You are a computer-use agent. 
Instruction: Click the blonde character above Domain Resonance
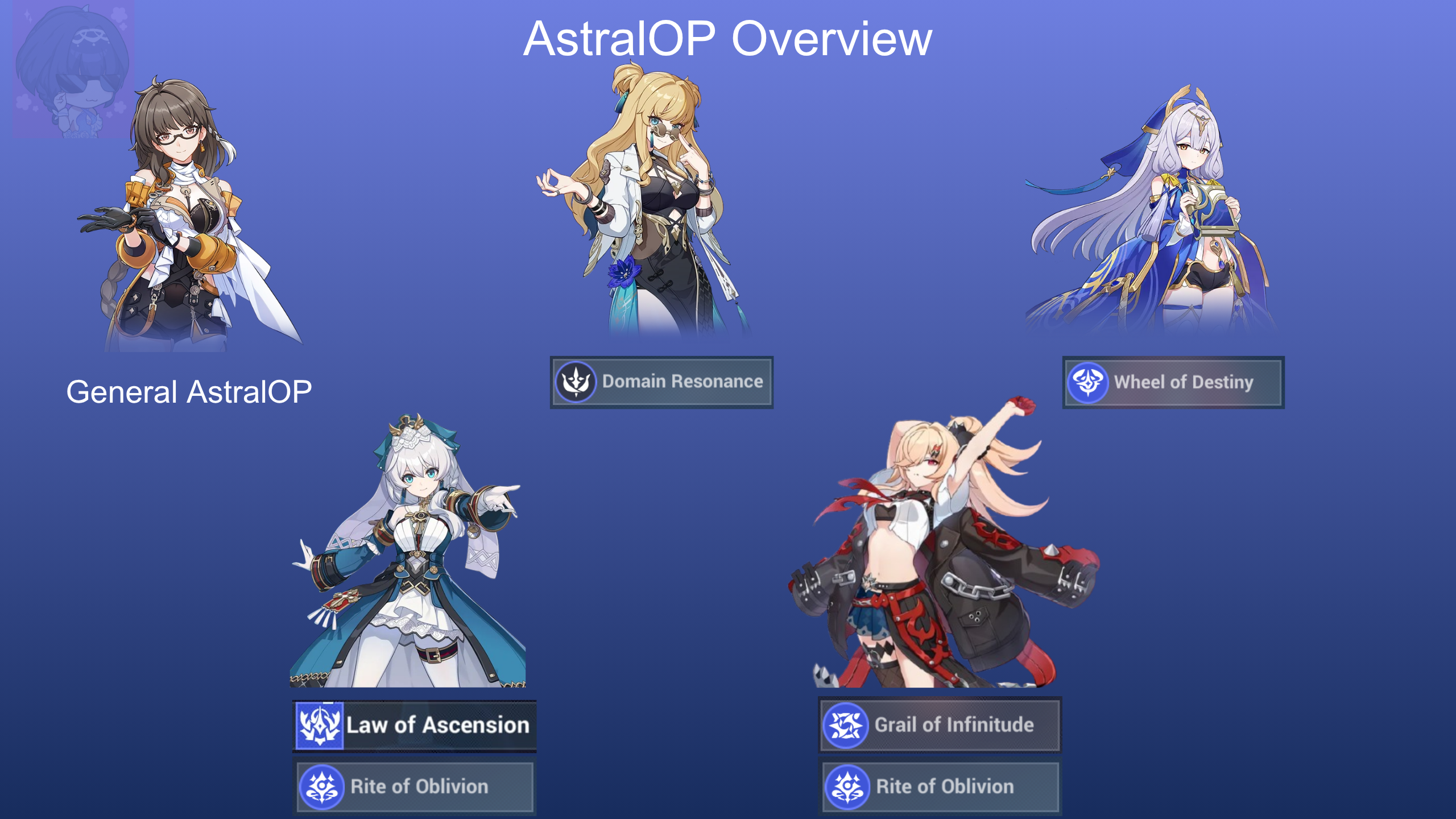[660, 199]
